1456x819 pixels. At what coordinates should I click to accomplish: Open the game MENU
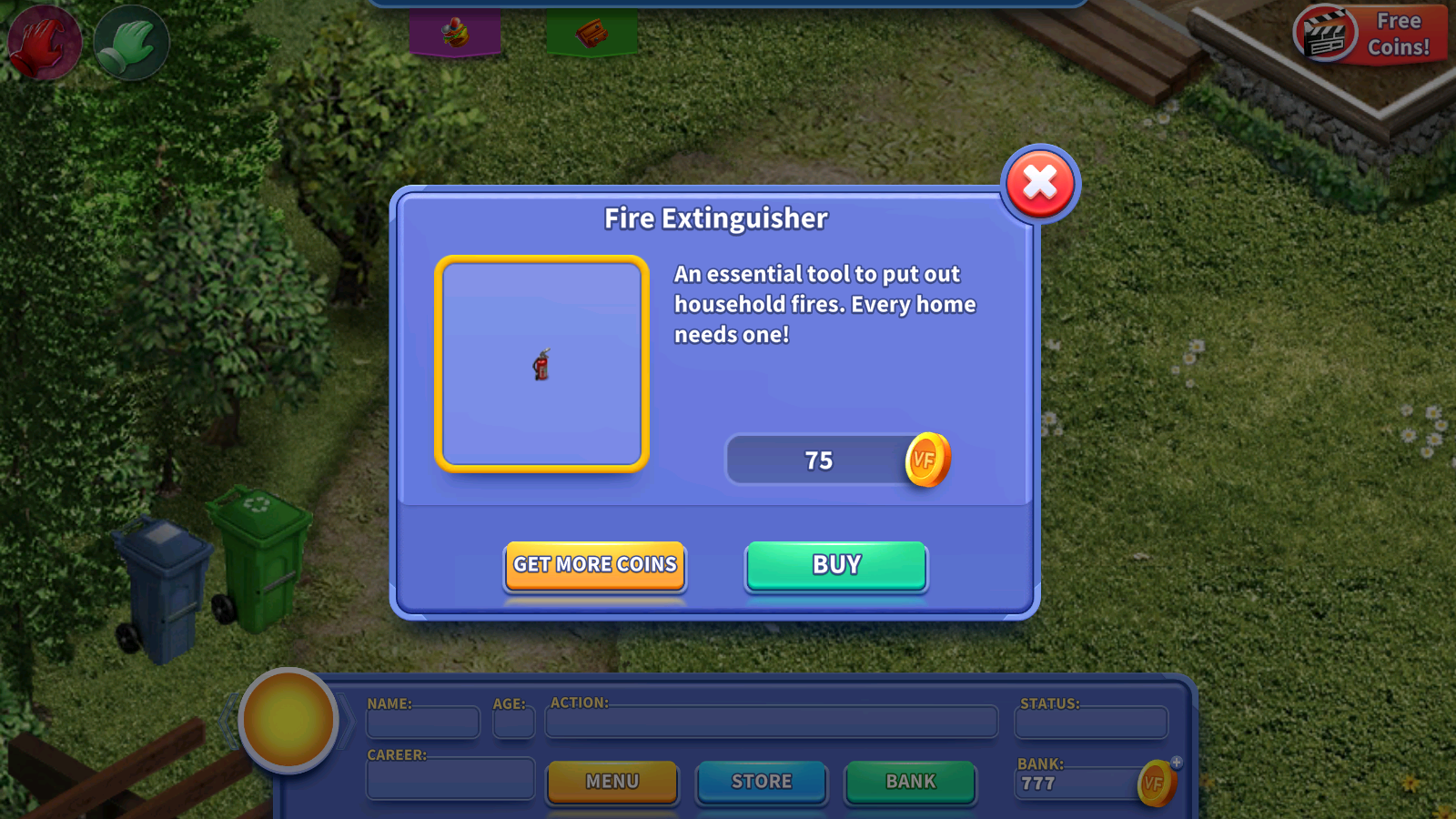[x=612, y=782]
